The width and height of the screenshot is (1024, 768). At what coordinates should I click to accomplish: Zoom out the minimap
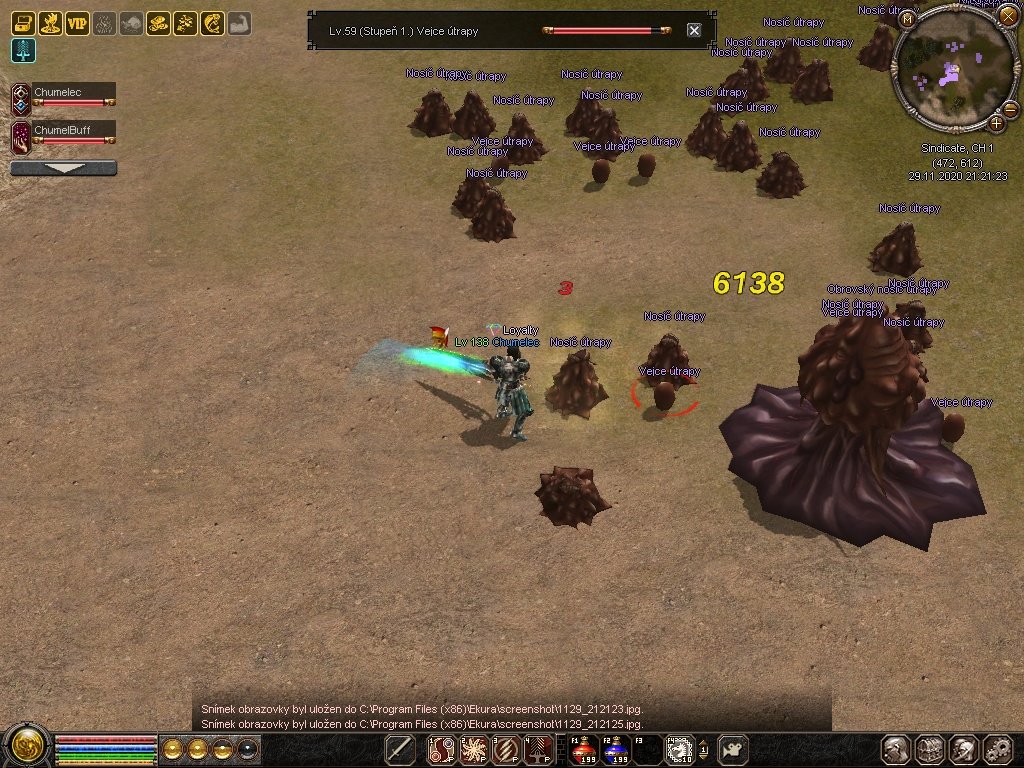pos(1010,108)
